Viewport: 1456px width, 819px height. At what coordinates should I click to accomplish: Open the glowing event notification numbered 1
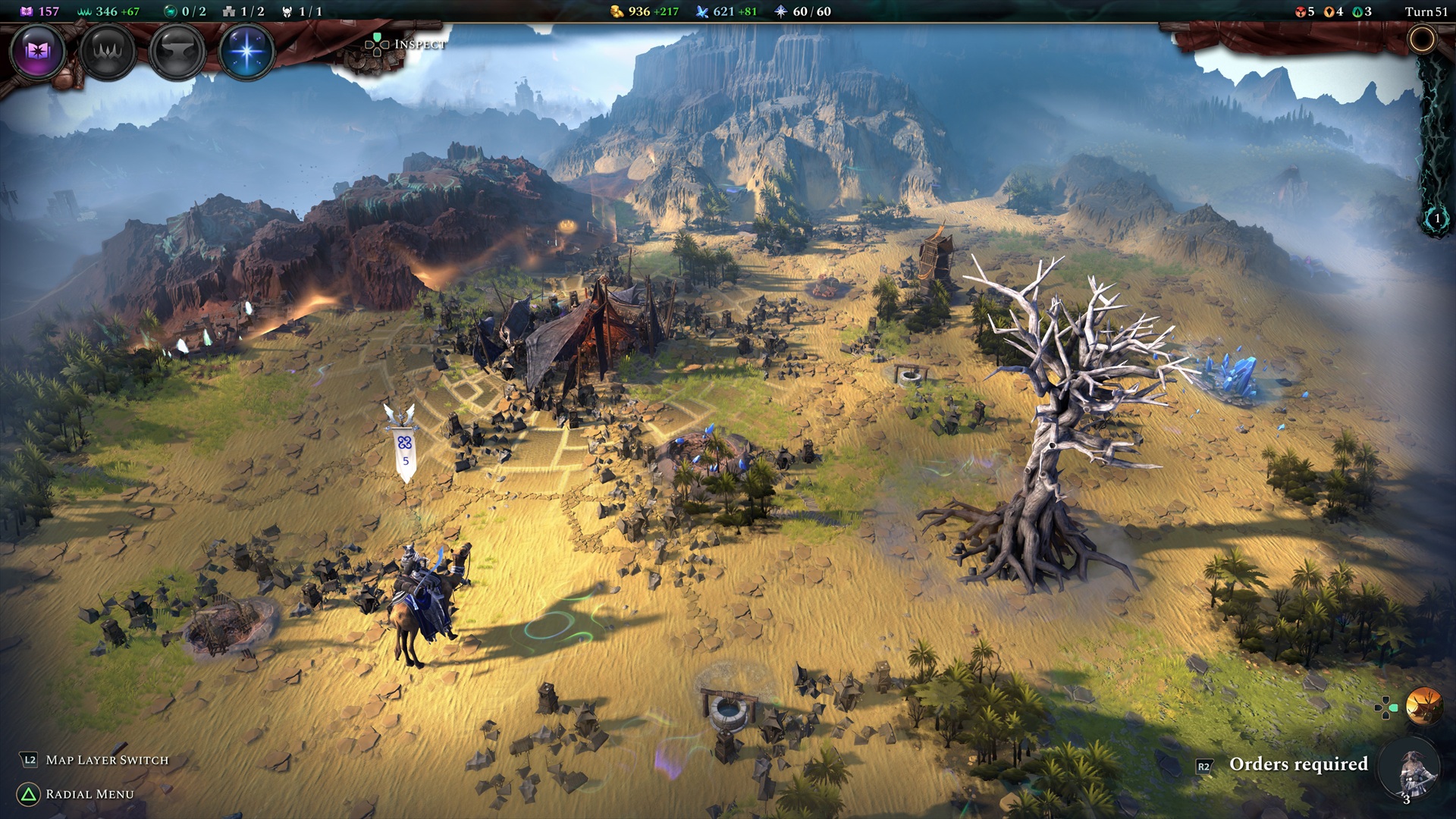pos(1436,219)
